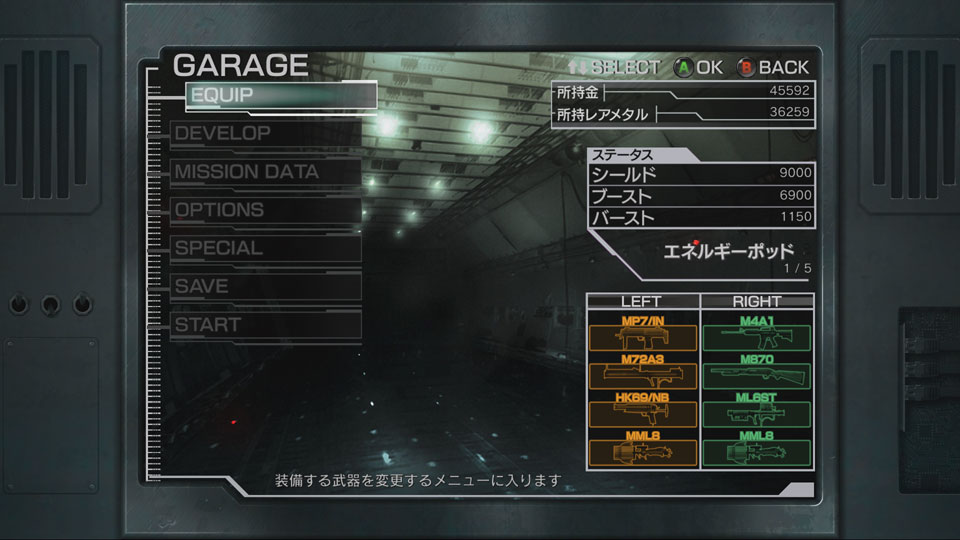
Task: Select the HK69/NB left weapon slot
Action: [643, 412]
